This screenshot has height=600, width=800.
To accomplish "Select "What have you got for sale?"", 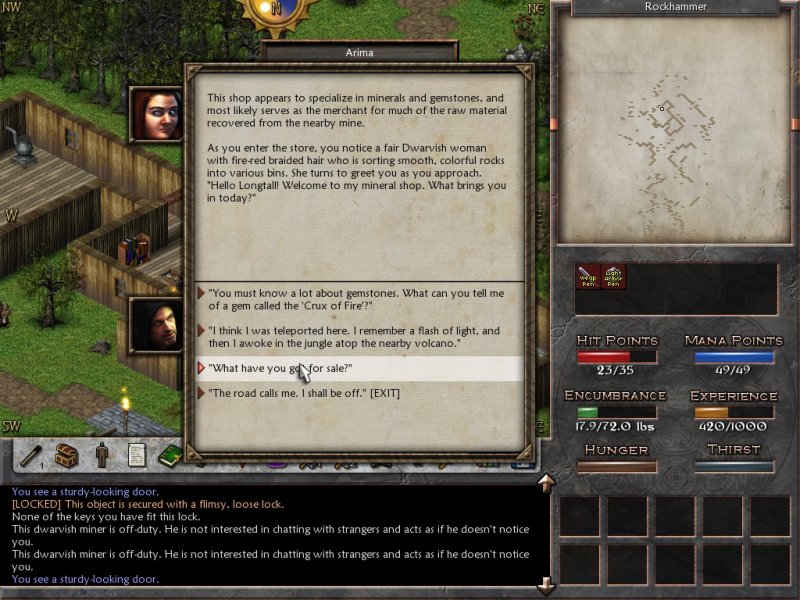I will point(280,368).
